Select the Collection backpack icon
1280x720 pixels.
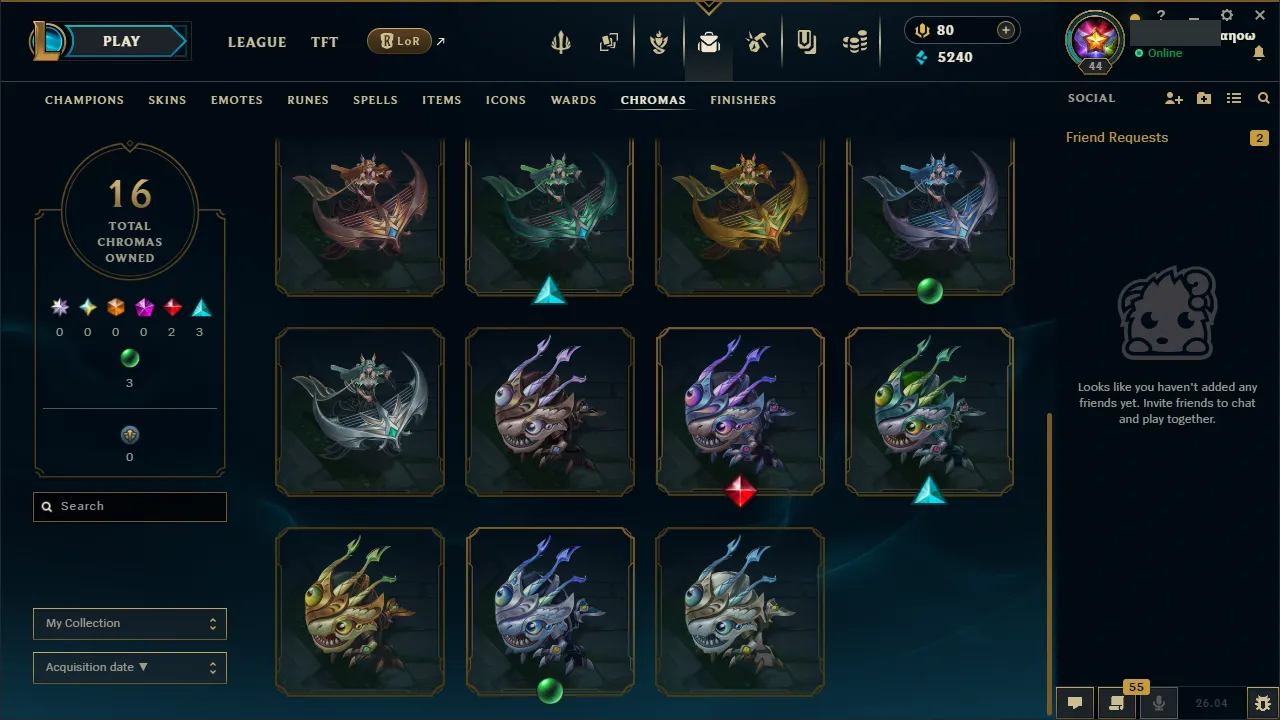pos(709,42)
